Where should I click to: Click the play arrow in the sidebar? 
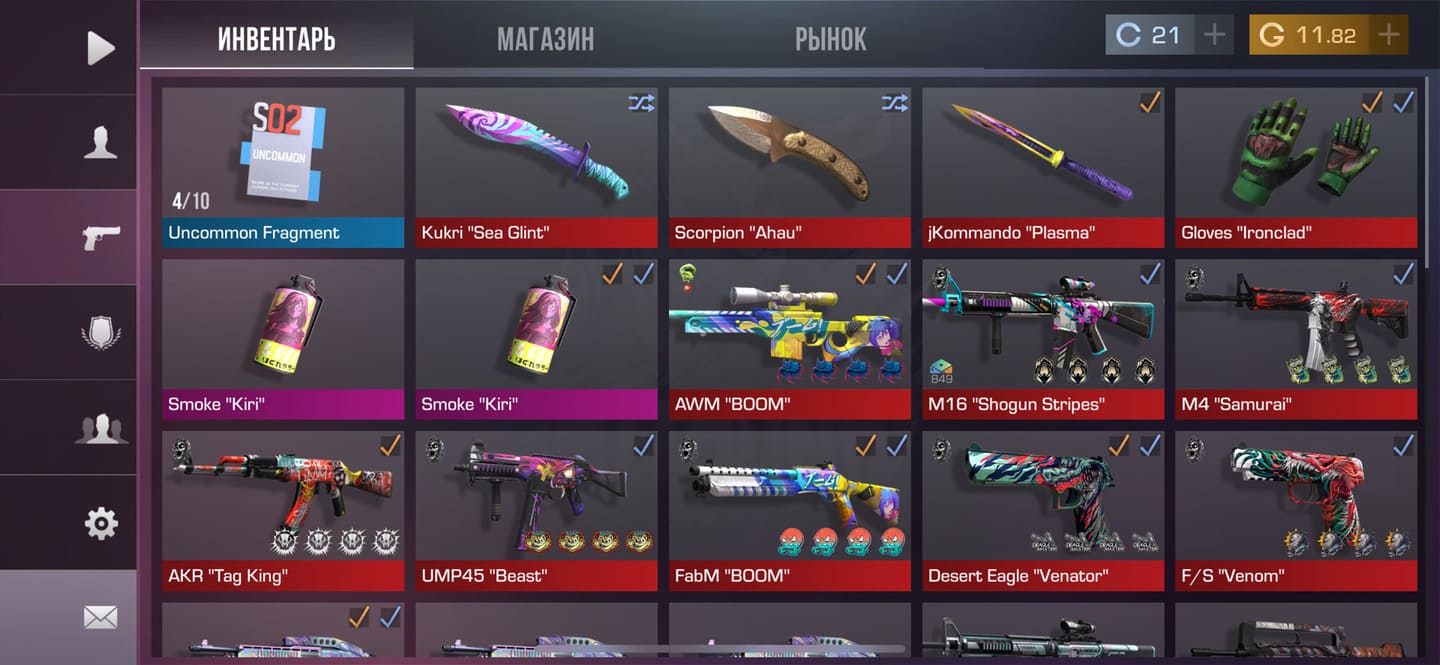[x=100, y=47]
